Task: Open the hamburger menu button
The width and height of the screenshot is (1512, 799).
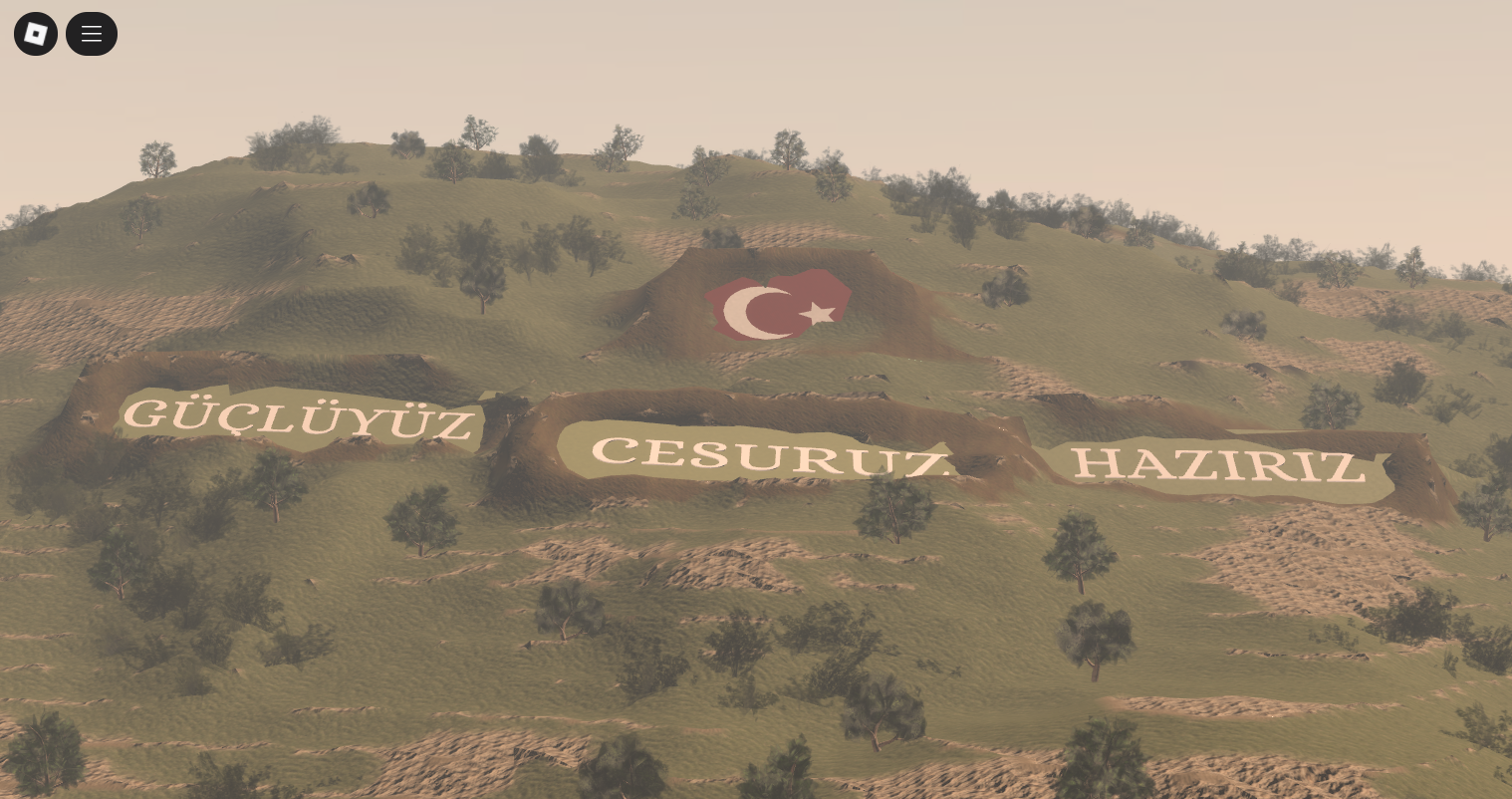Action: coord(92,34)
